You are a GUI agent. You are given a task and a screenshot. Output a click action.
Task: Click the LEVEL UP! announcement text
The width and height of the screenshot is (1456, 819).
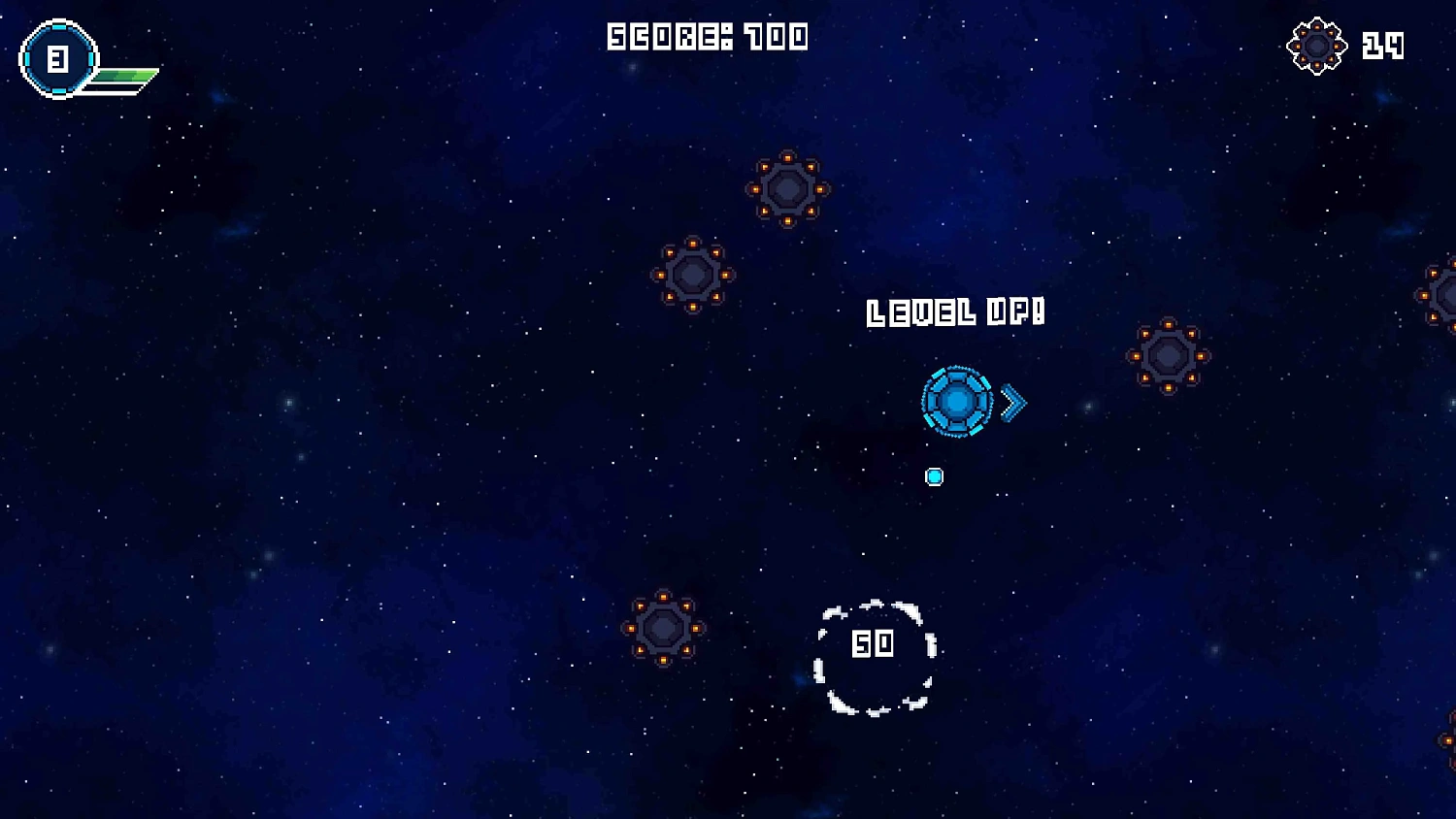click(954, 312)
